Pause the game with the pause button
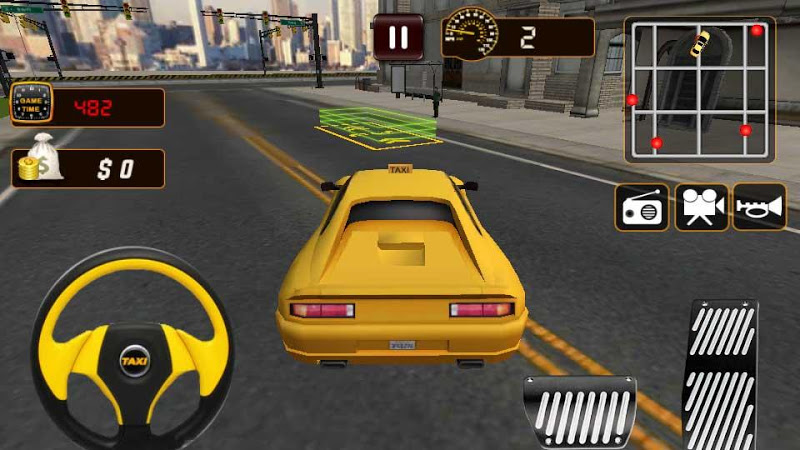Screen dimensions: 800x450 [398, 38]
